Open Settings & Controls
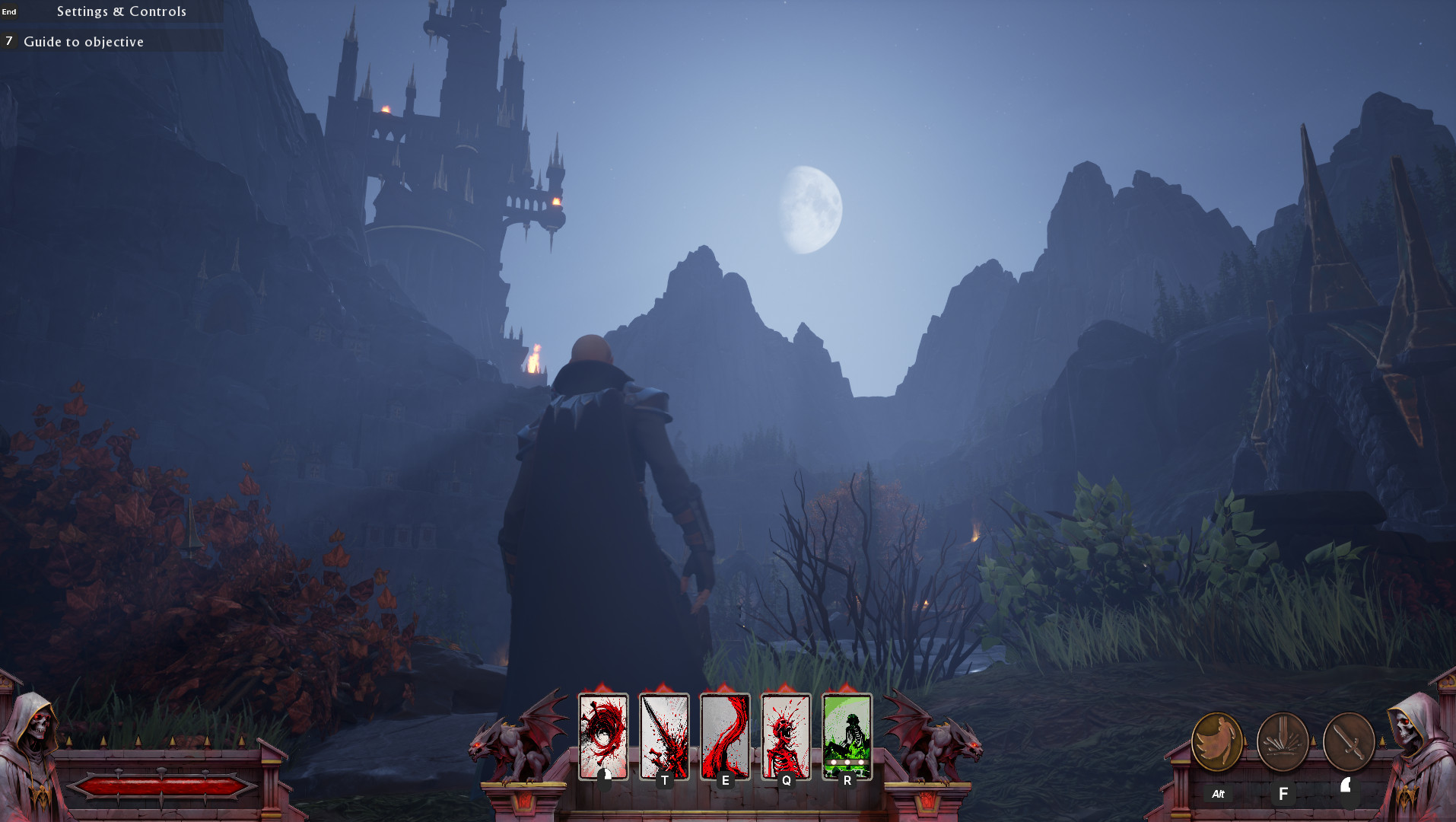1456x822 pixels. coord(121,11)
